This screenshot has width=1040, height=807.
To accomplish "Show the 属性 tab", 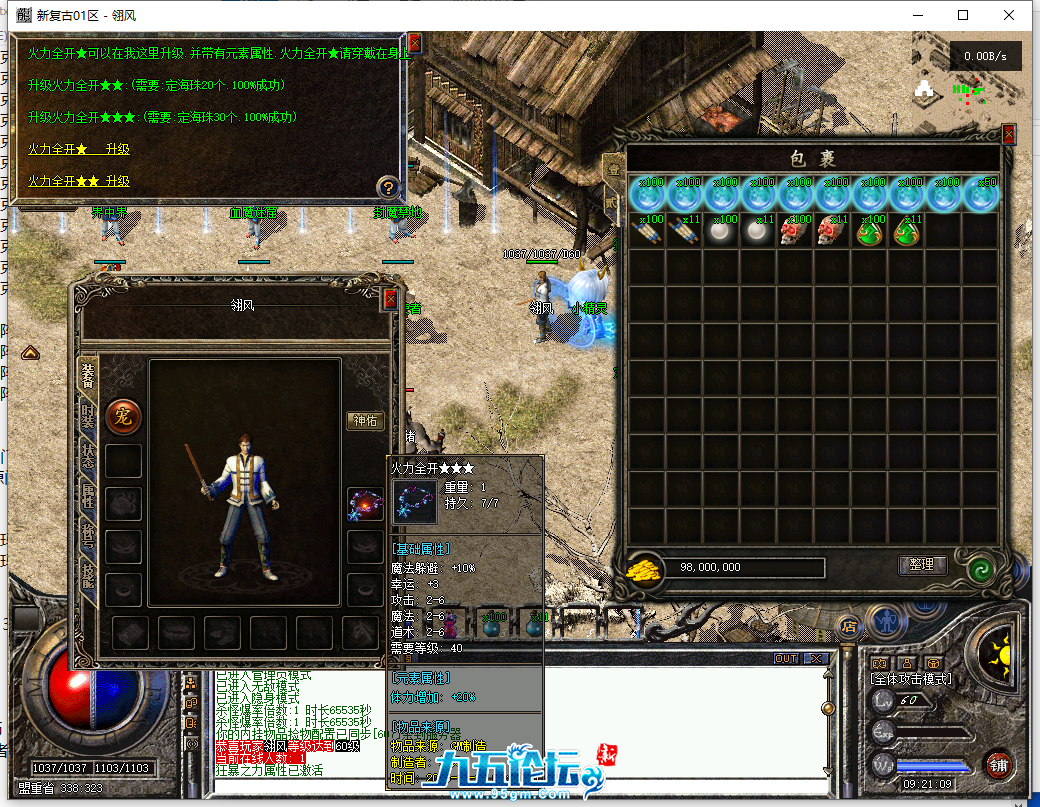I will point(89,499).
